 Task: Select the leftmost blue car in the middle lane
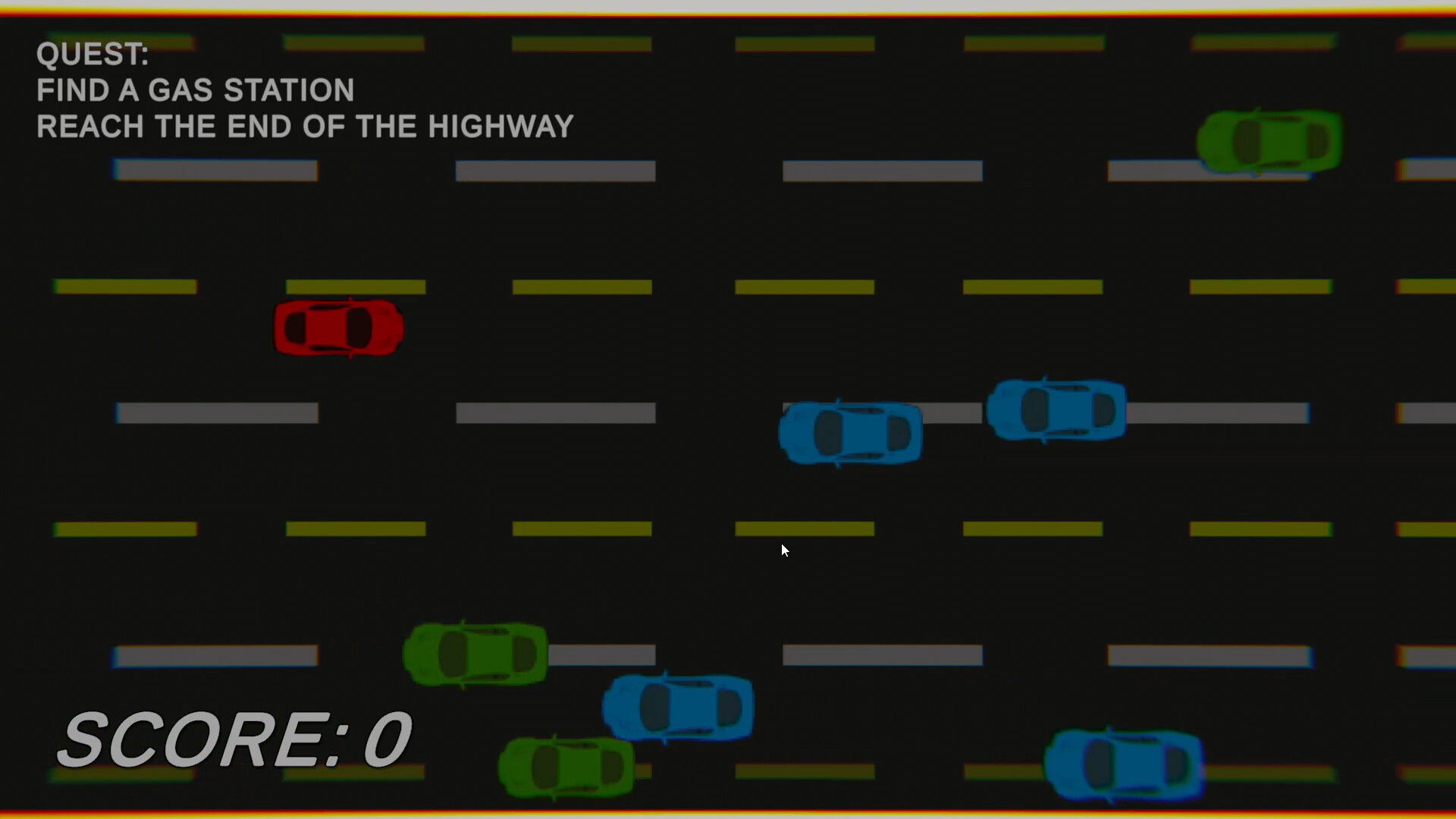(x=849, y=431)
